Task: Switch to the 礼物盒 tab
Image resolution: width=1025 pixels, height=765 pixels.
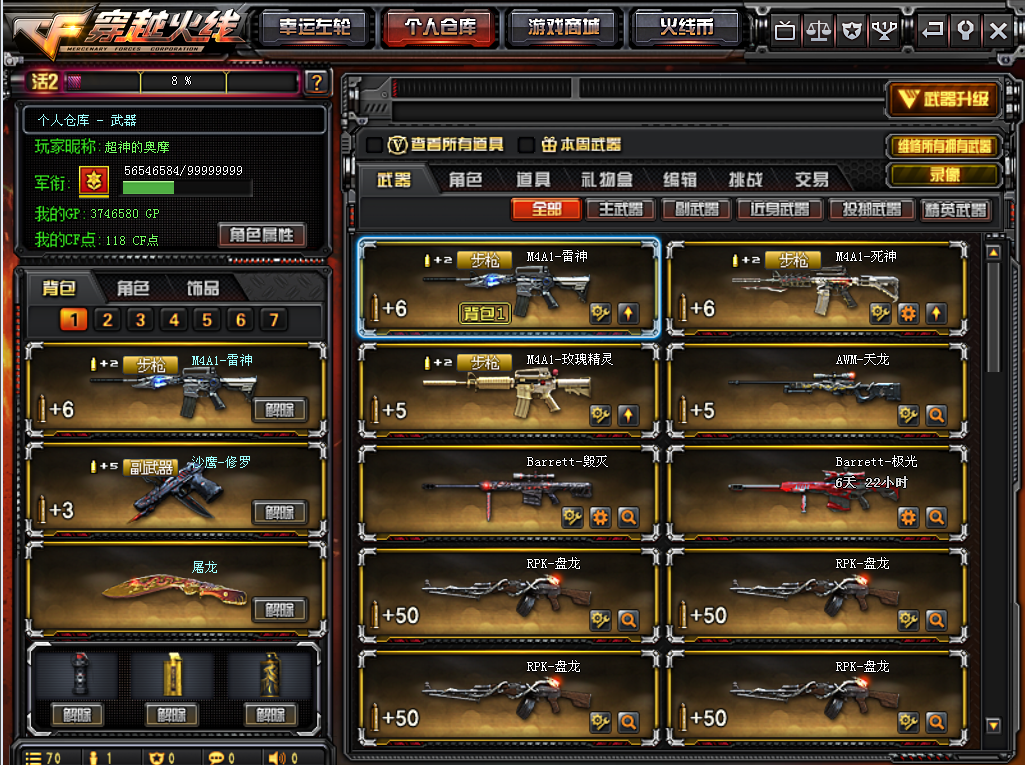Action: pos(607,180)
